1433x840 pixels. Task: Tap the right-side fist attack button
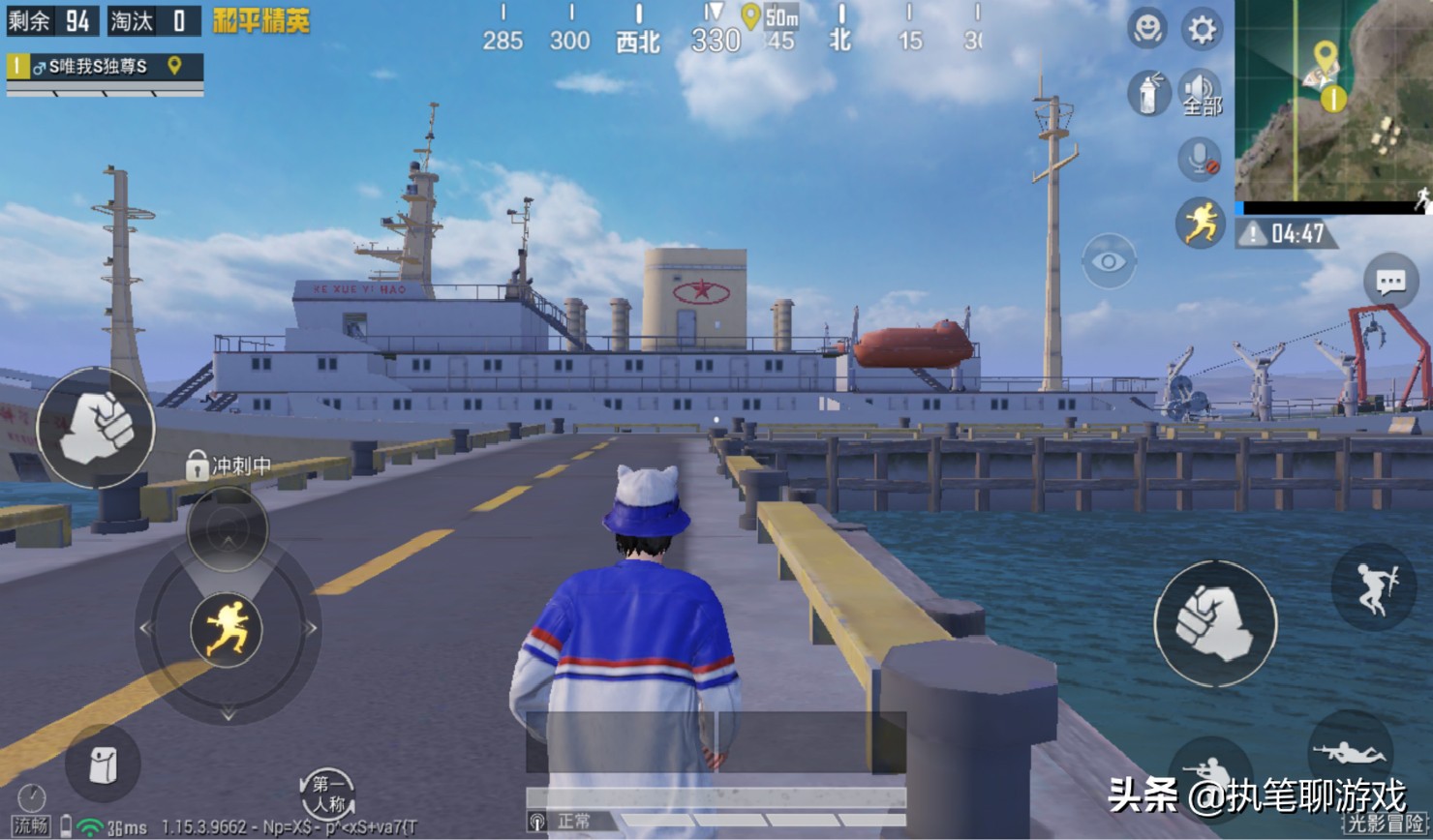pyautogui.click(x=1215, y=624)
